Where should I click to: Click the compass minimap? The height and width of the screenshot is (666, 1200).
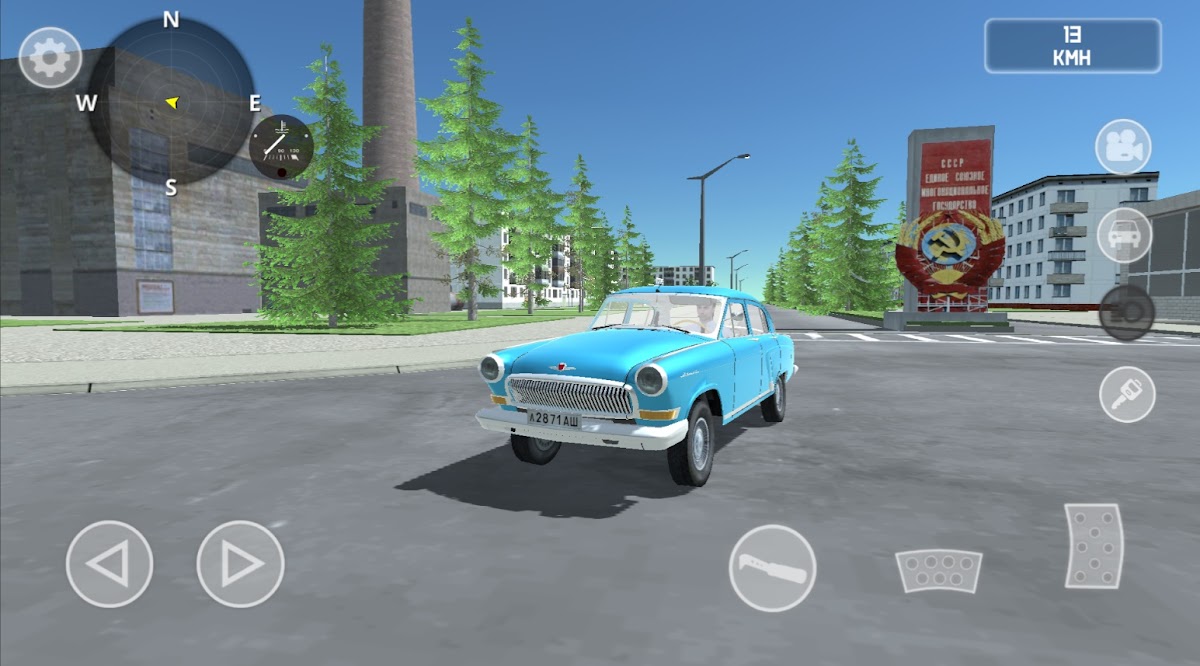click(171, 102)
